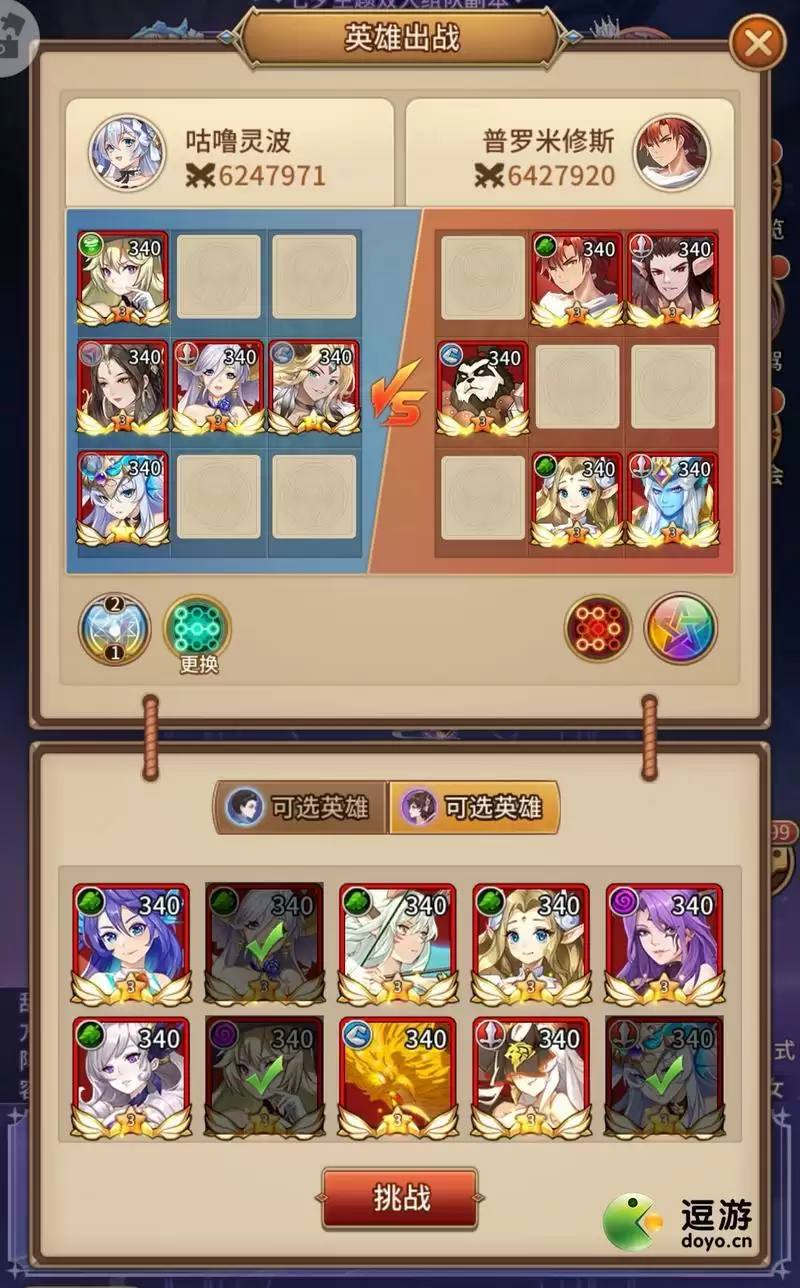This screenshot has height=1288, width=800.
Task: View the enemy red formation icon
Action: click(x=598, y=629)
